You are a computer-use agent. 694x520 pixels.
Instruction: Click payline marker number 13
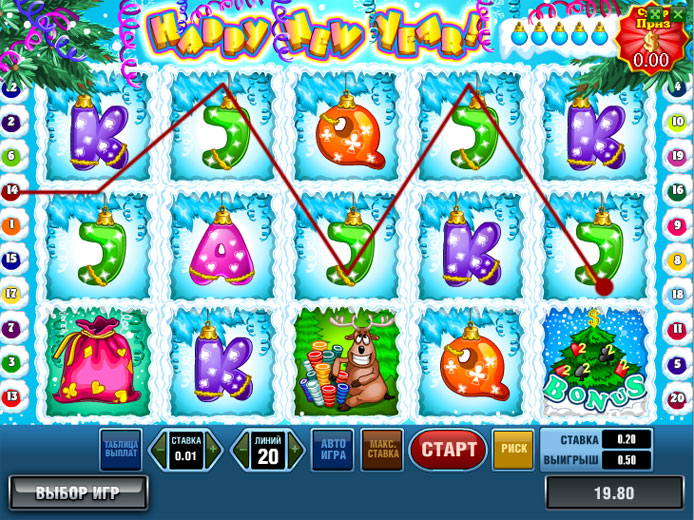click(12, 396)
